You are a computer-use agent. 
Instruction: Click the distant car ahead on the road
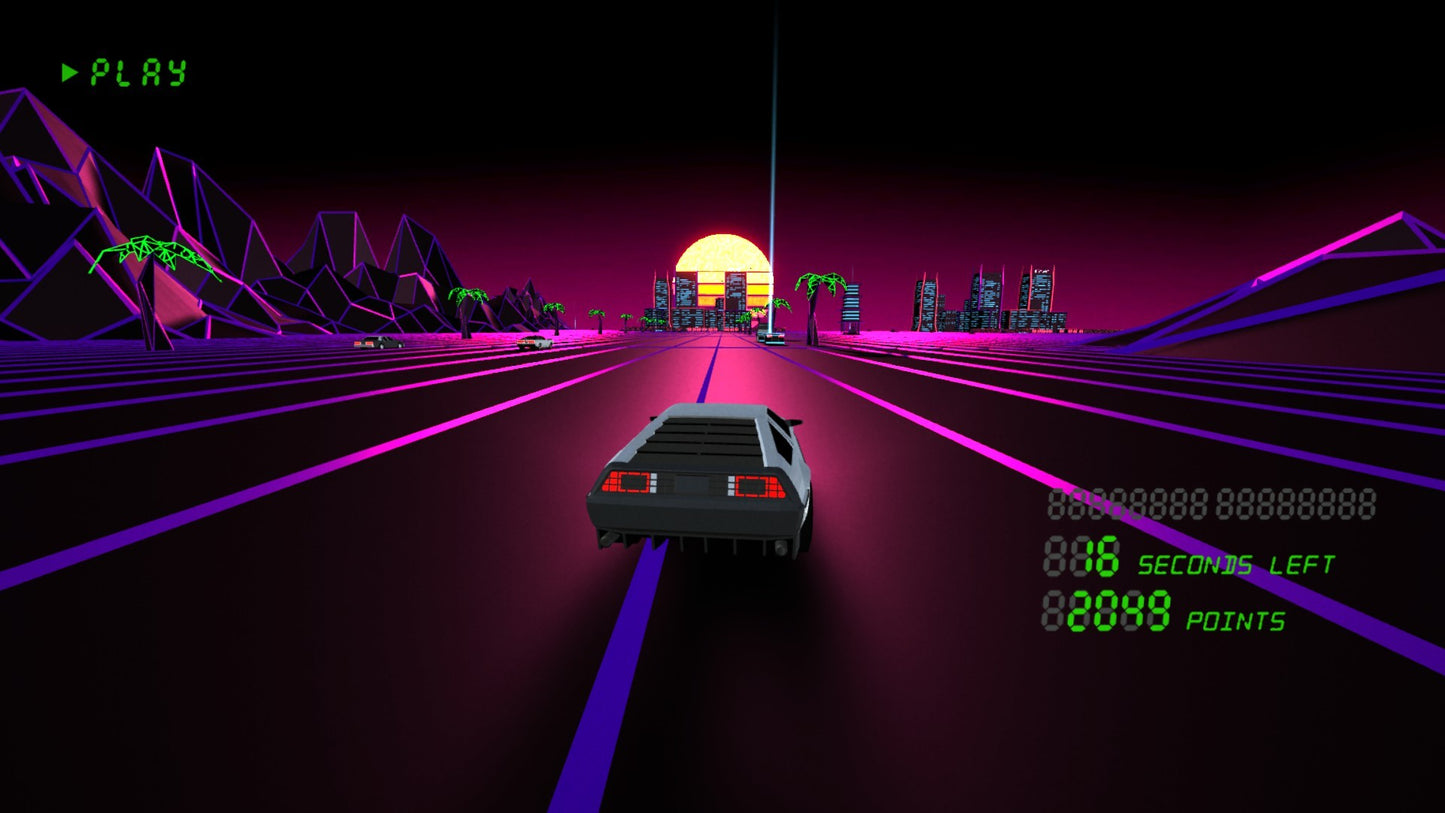point(770,337)
